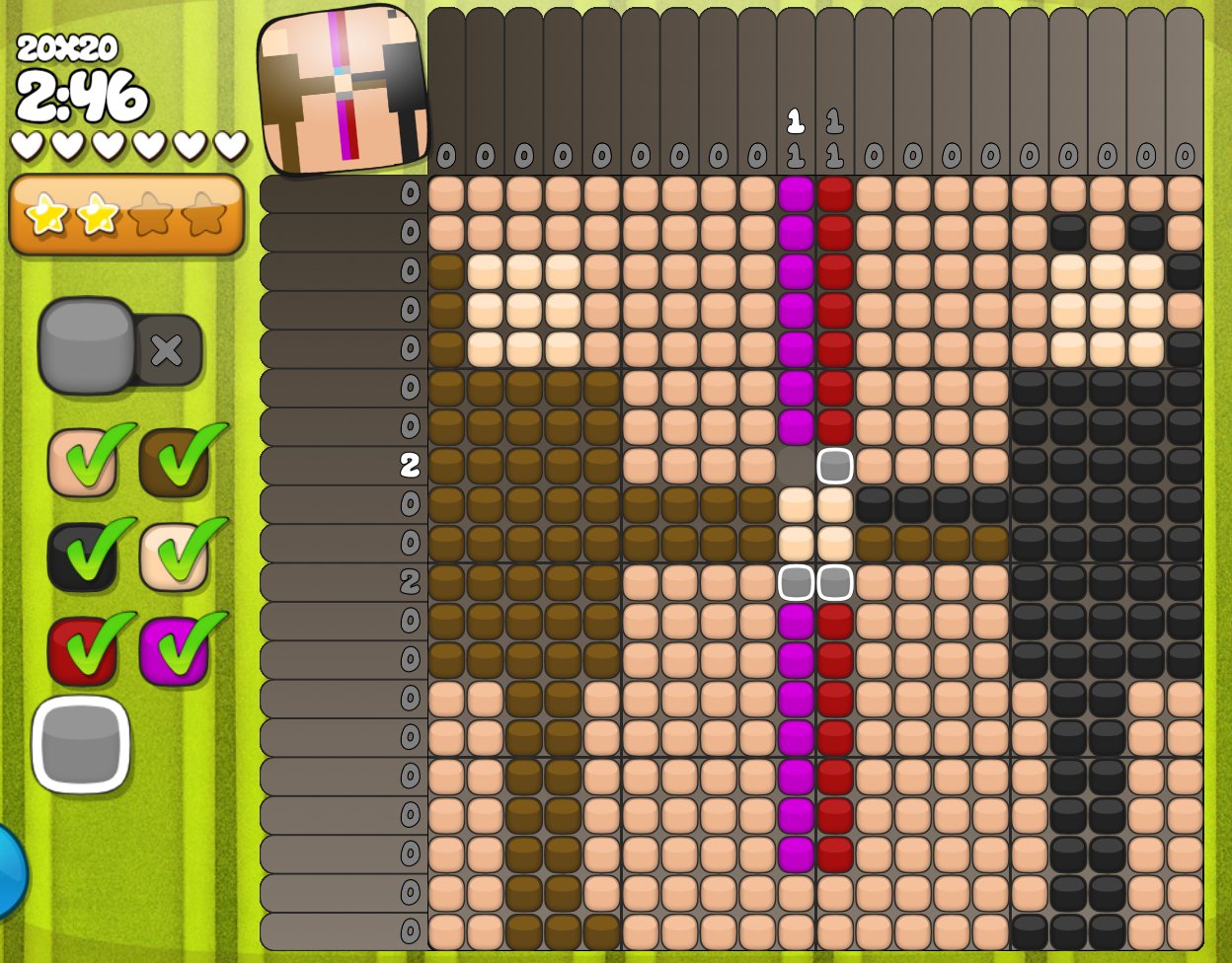Fill the empty tile-less cell under the magenta column
Viewport: 1232px width, 963px height.
pos(796,466)
